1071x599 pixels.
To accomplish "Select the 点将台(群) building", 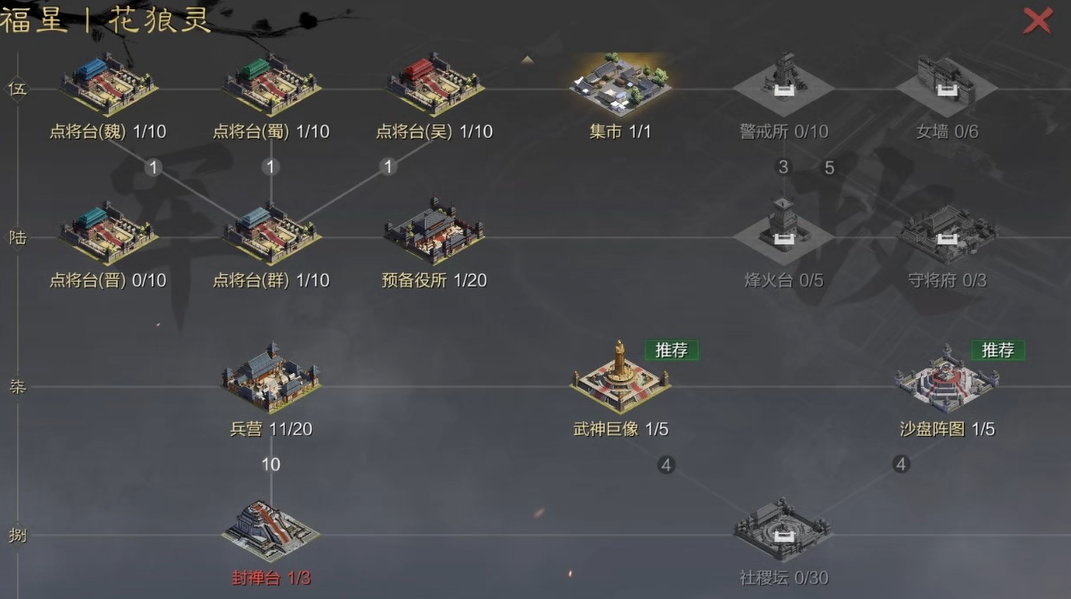I will (271, 234).
